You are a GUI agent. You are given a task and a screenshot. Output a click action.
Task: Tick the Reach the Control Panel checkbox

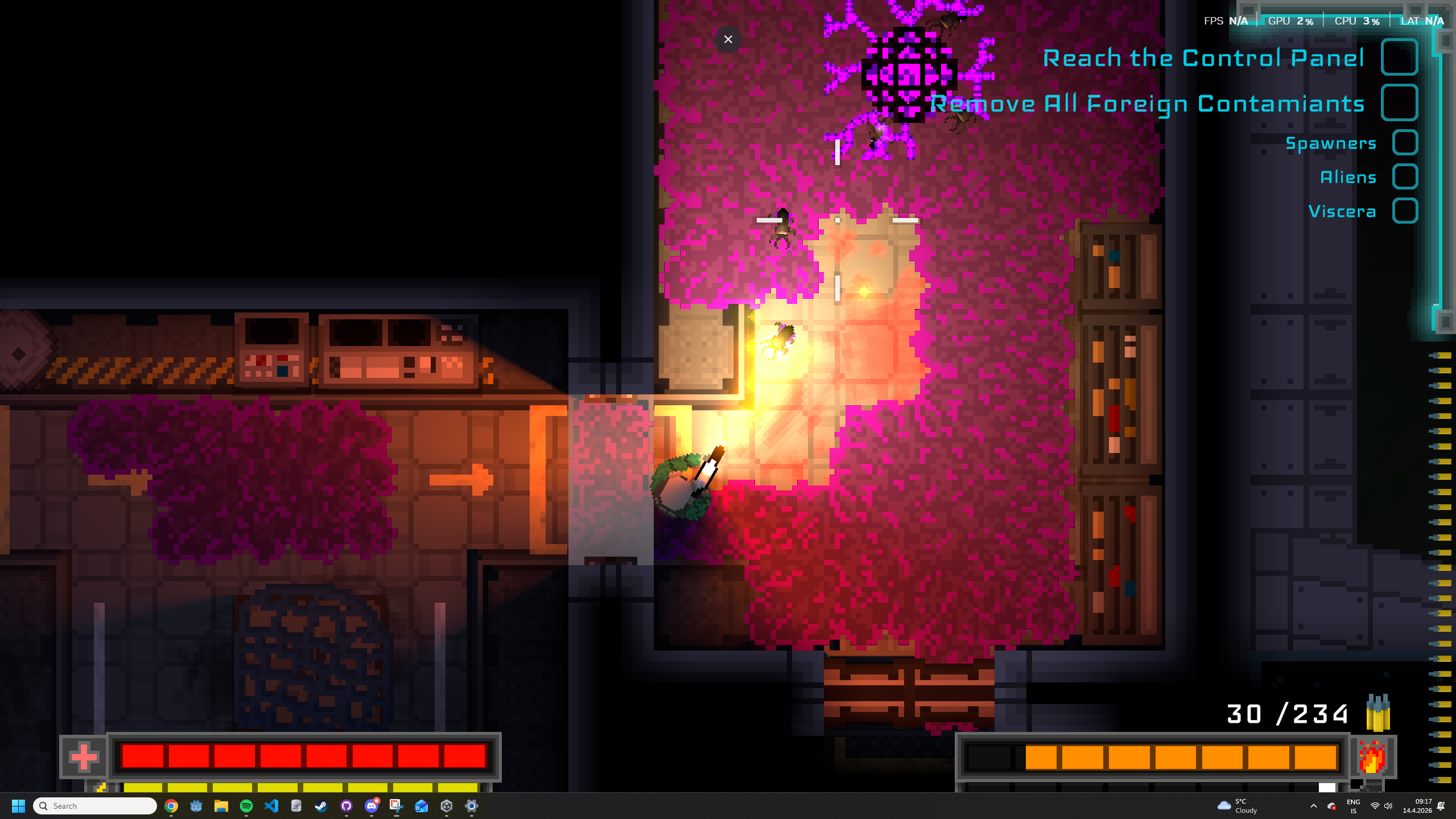point(1399,57)
